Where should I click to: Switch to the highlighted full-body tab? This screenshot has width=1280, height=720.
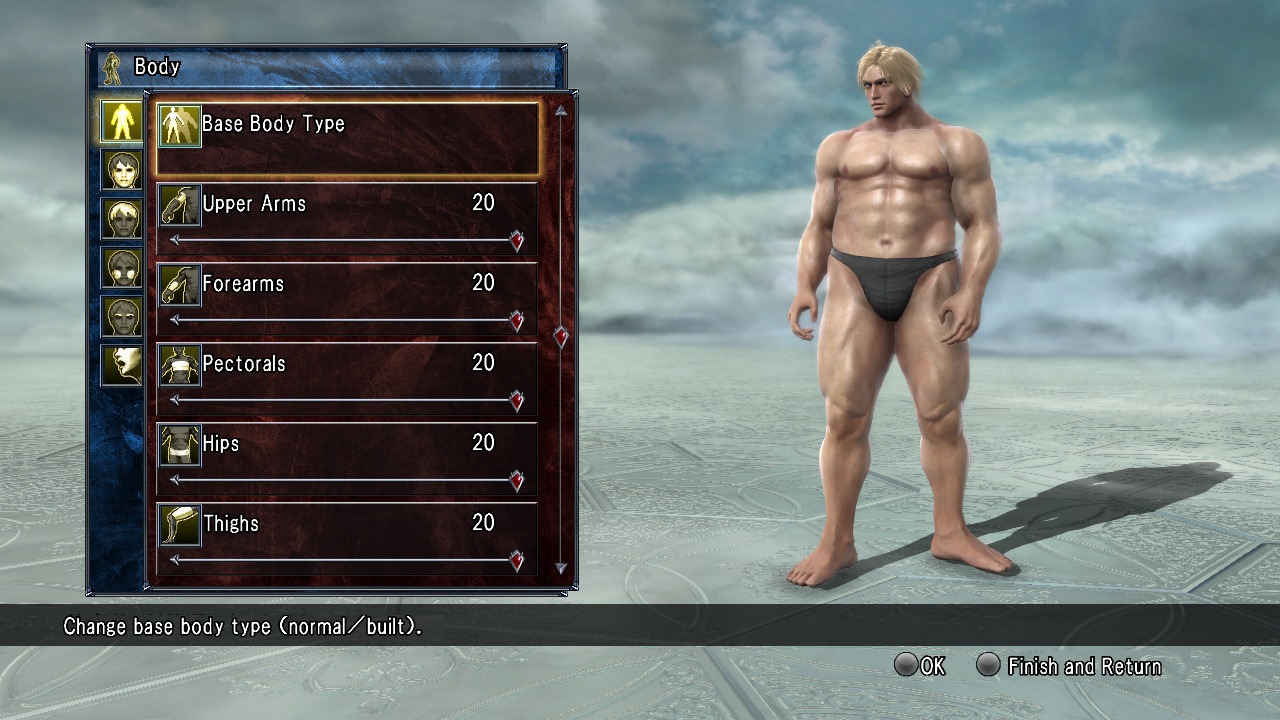pos(121,120)
